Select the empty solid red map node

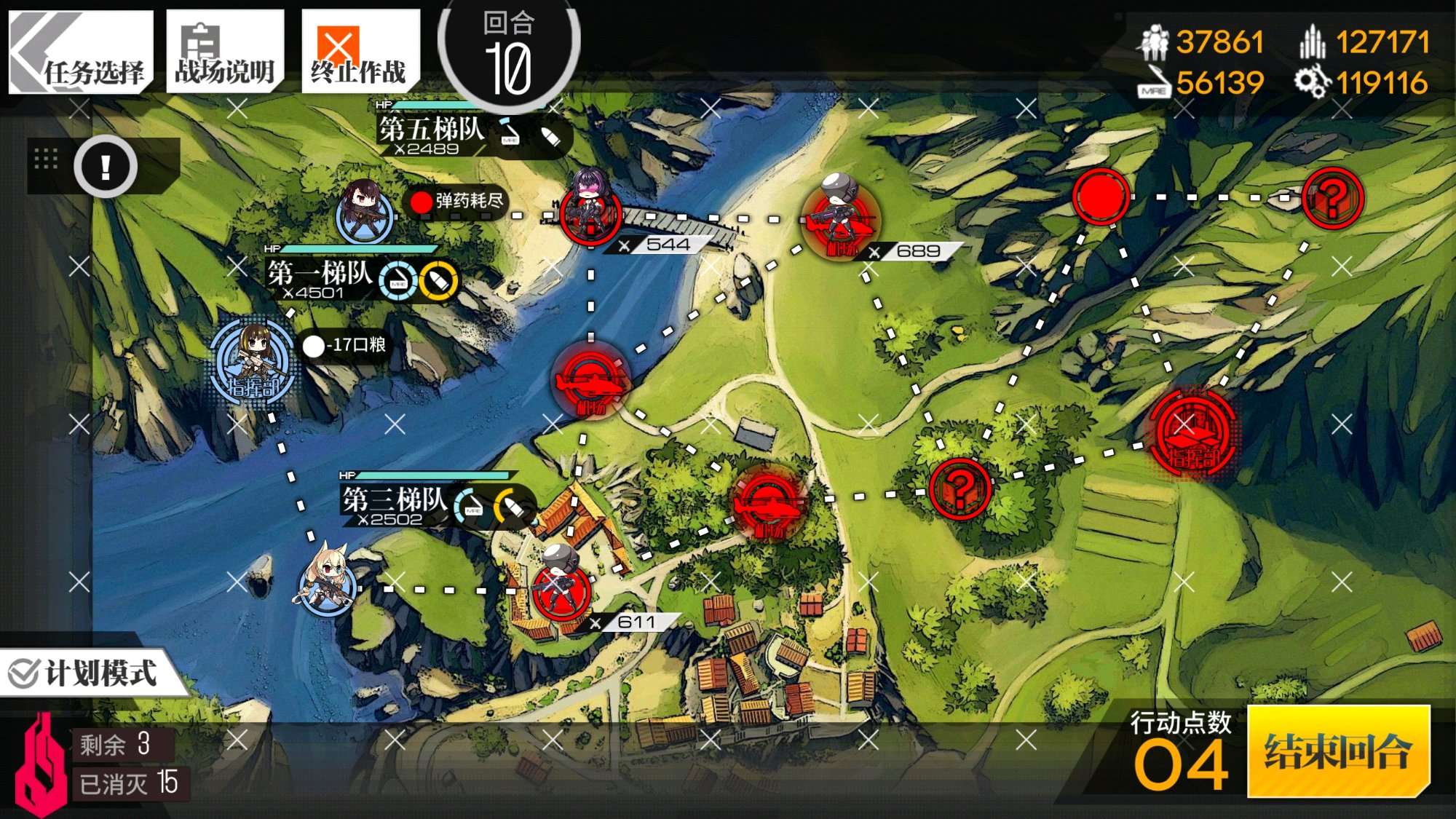[1100, 197]
